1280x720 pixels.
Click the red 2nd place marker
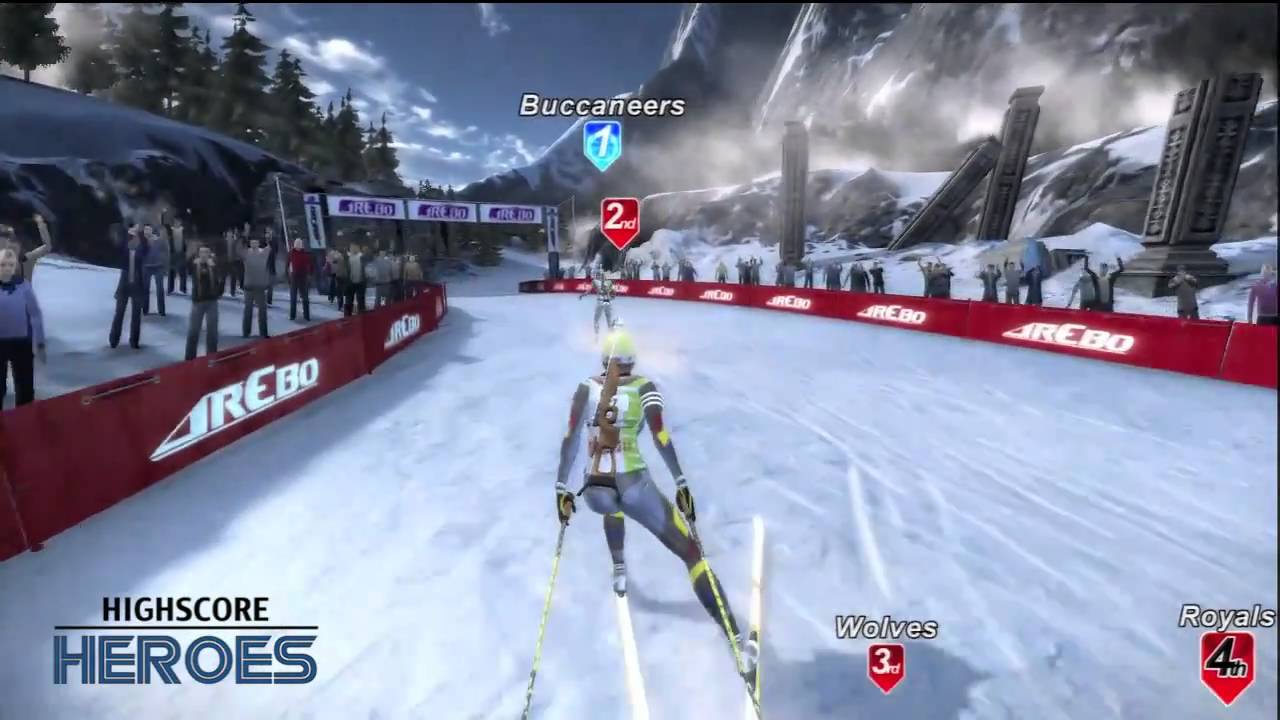click(620, 220)
